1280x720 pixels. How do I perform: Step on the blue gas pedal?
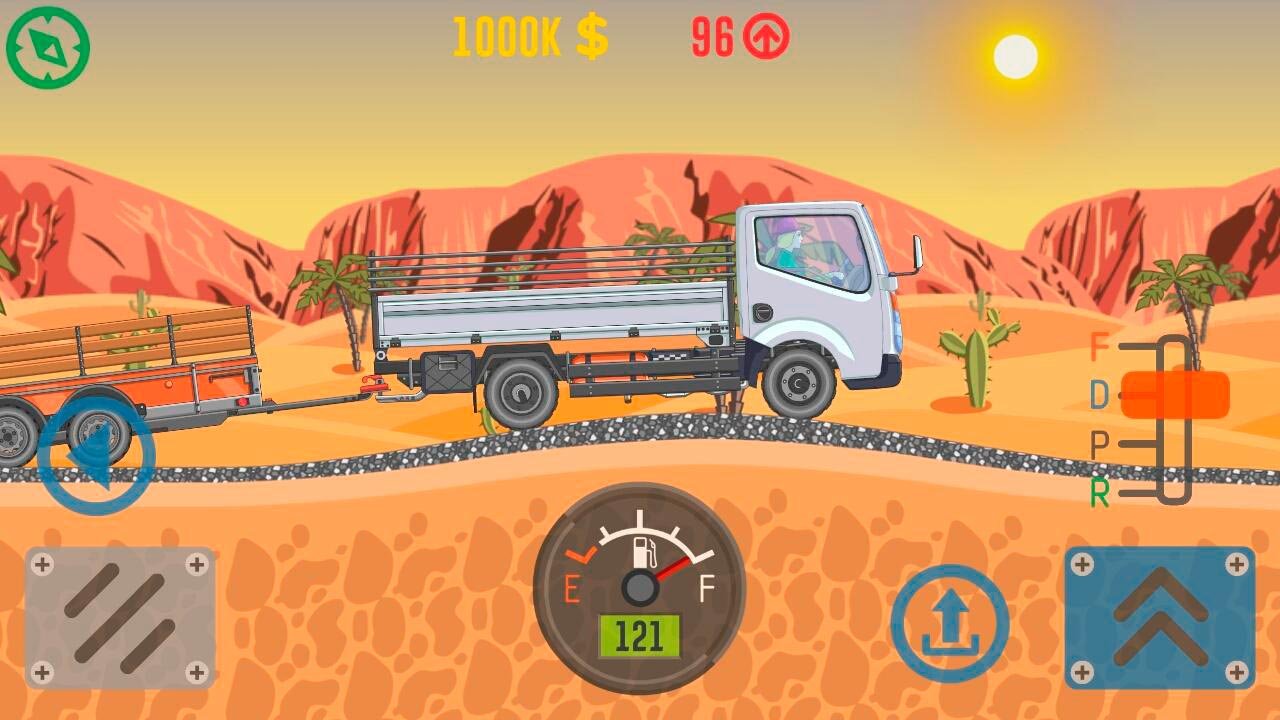pyautogui.click(x=1159, y=617)
